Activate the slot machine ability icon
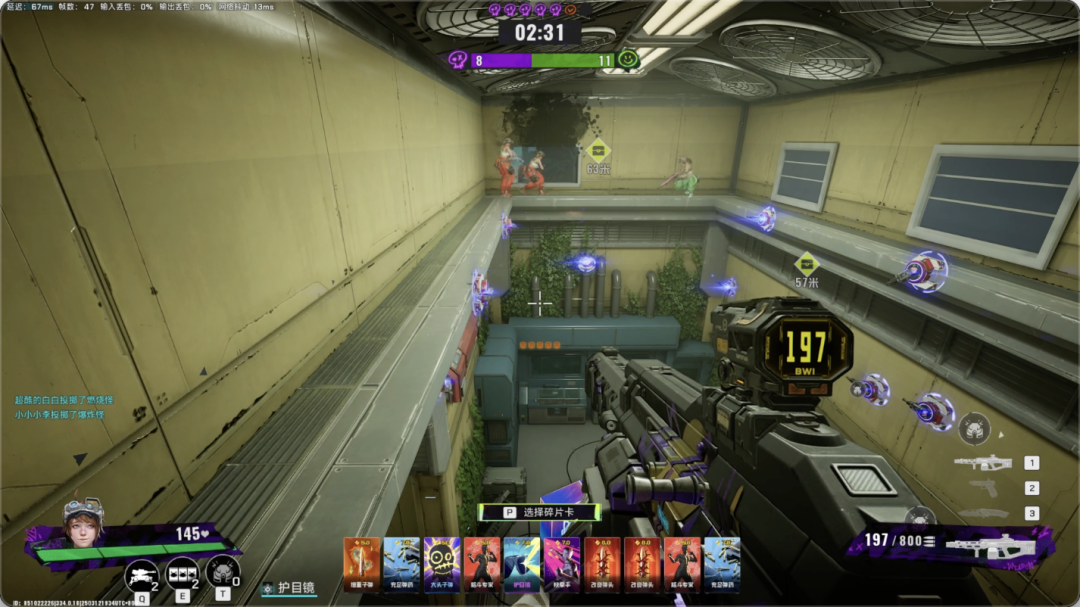This screenshot has height=607, width=1080. pos(182,573)
